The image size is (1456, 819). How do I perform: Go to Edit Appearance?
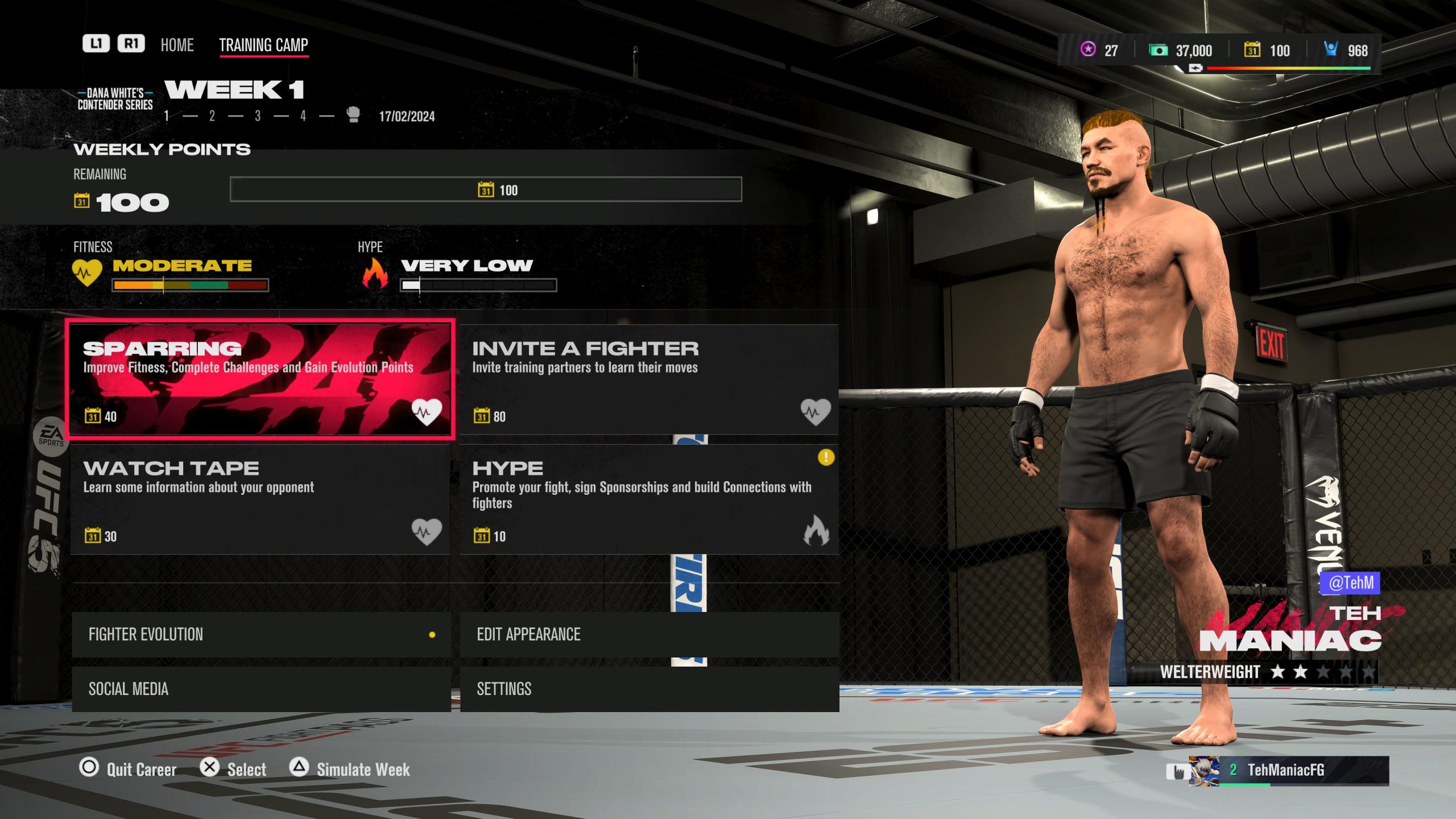(x=649, y=635)
